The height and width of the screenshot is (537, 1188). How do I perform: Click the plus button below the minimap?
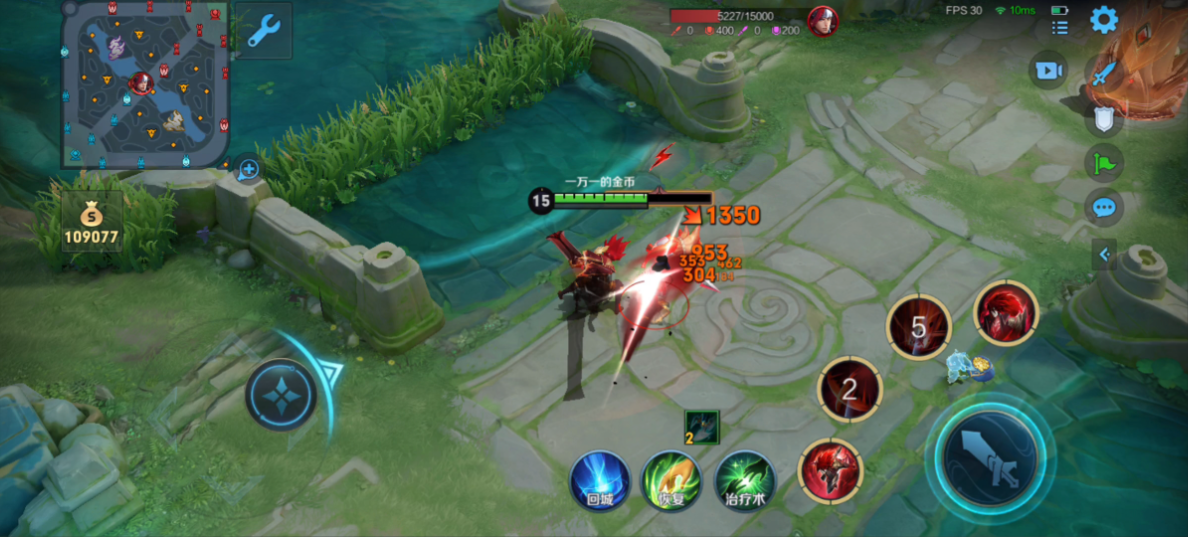coord(248,169)
